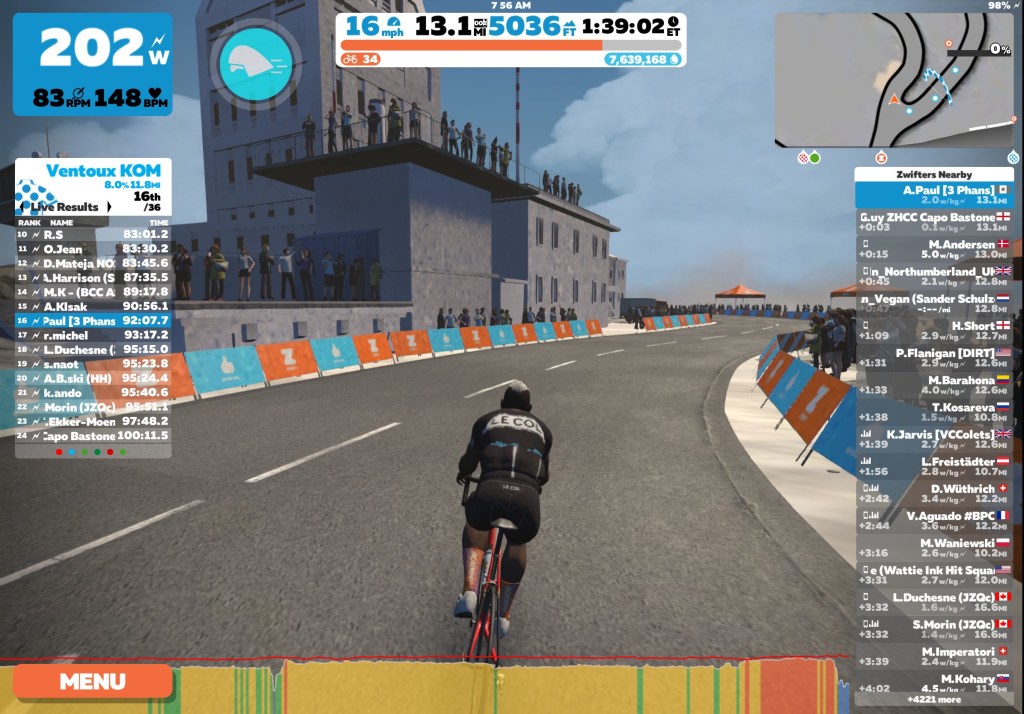Select A.Klsak leaderboard row
The height and width of the screenshot is (714, 1024).
pos(92,306)
